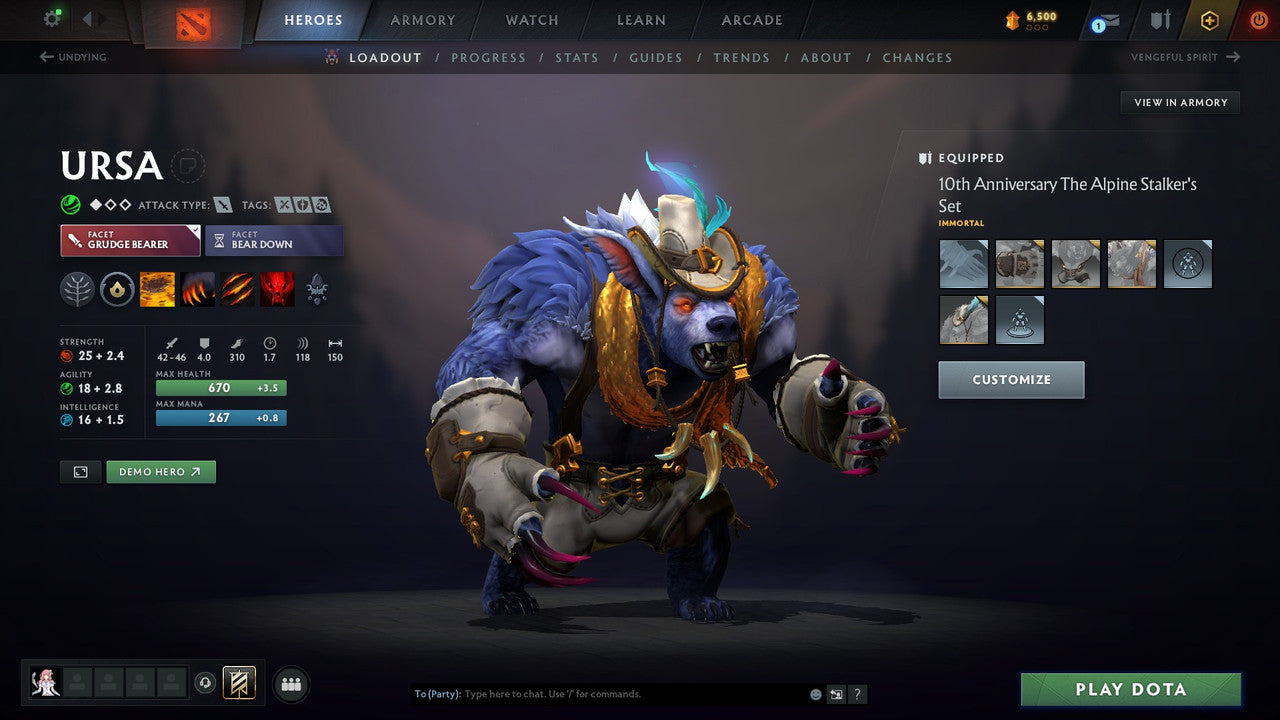Toggle the innate ability circle icon

(117, 288)
